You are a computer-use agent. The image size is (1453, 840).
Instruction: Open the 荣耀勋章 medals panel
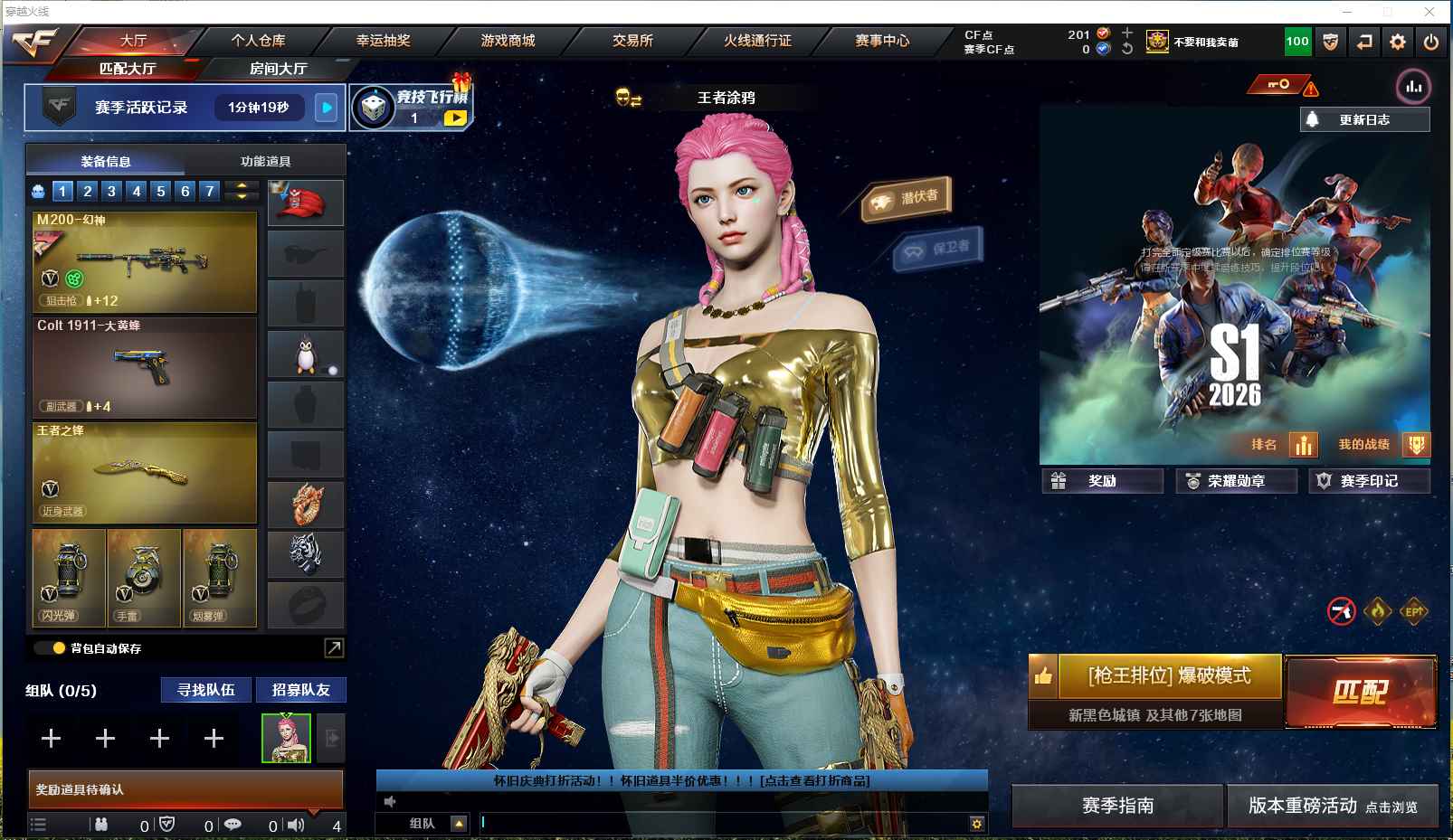point(1236,481)
